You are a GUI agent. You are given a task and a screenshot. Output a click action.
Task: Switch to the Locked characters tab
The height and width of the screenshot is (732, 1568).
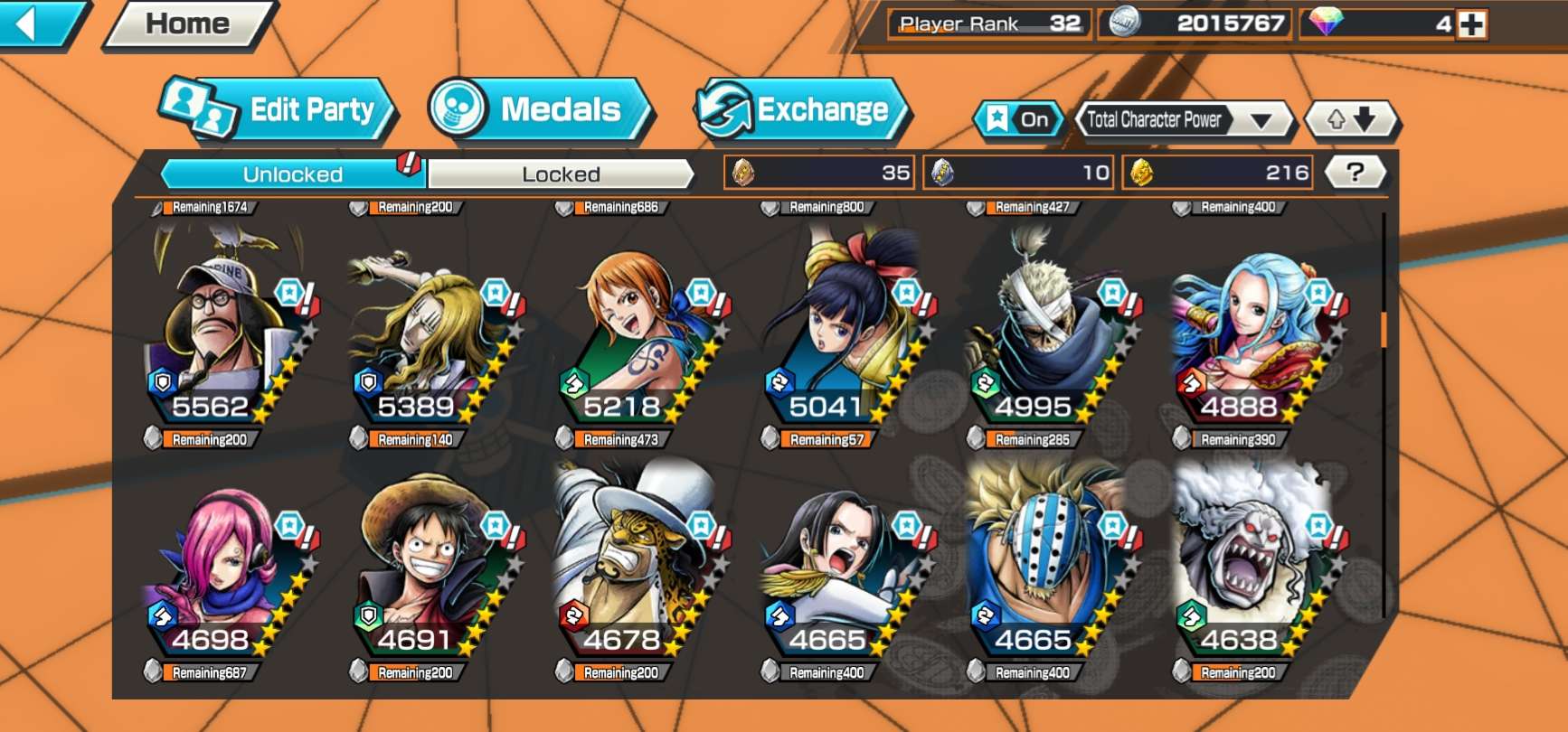click(561, 174)
